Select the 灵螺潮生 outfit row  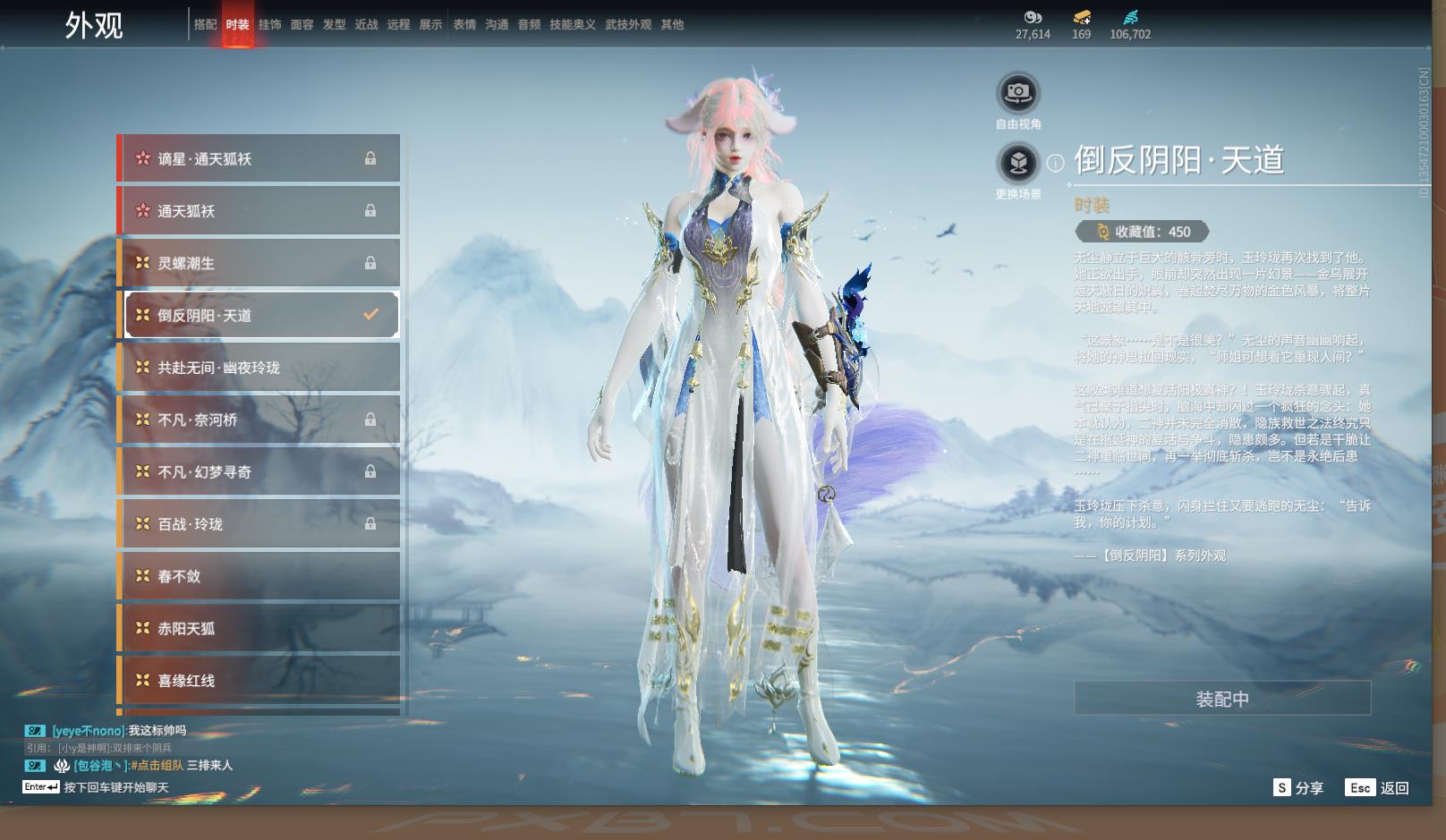click(259, 263)
